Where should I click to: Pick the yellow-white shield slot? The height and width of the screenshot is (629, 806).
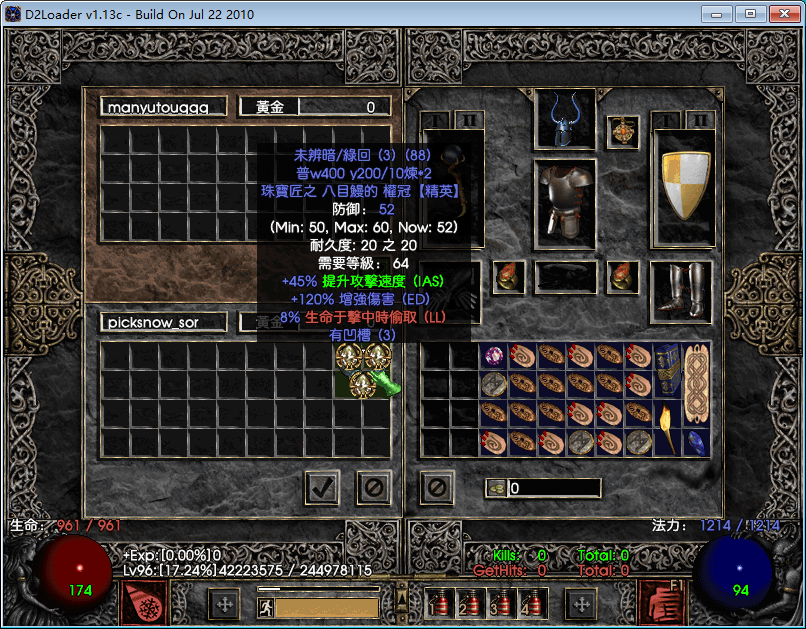(682, 183)
